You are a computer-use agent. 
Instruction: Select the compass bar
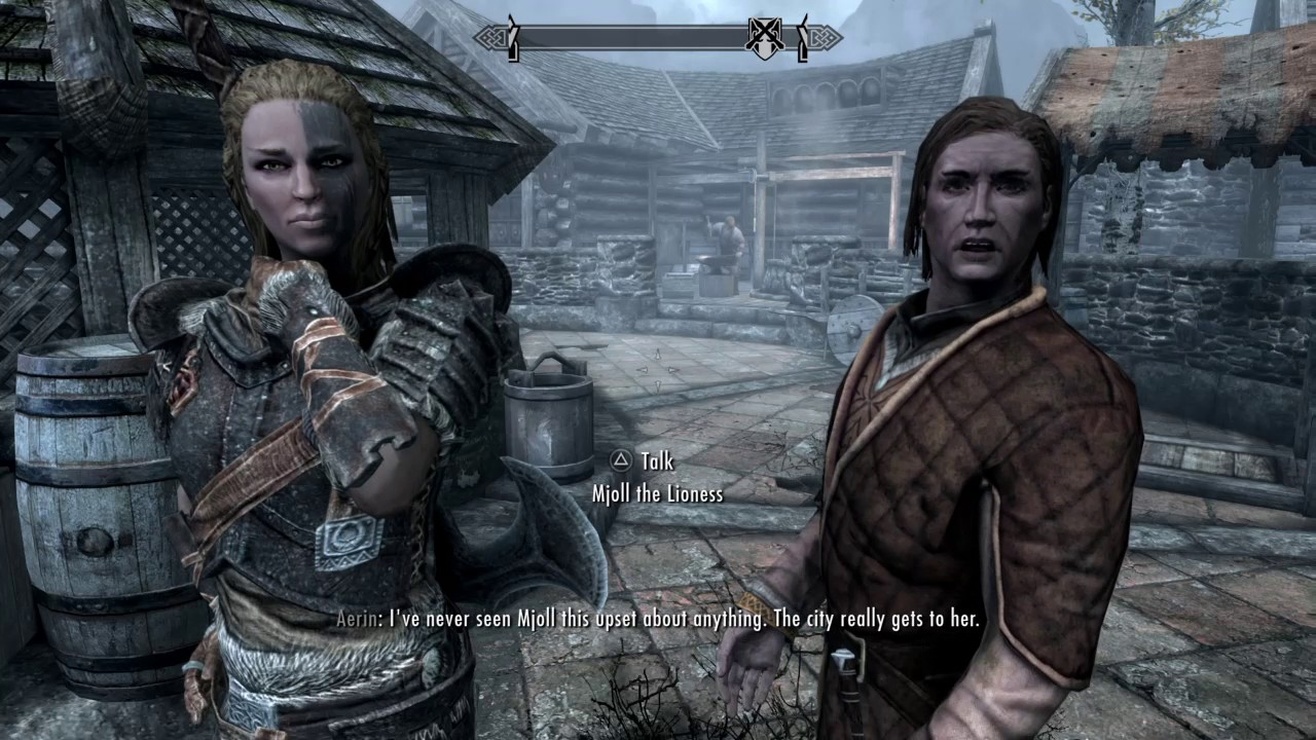point(632,38)
